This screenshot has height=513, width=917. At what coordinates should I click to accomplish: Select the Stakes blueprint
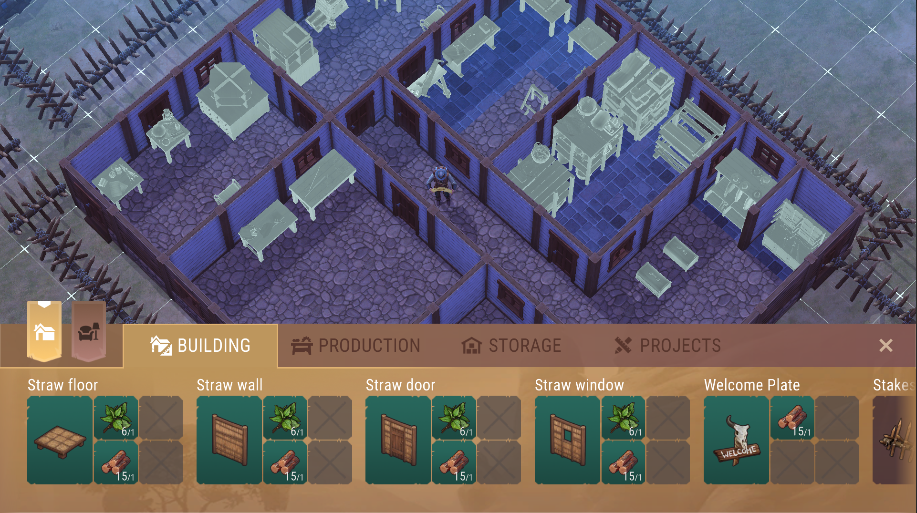tap(895, 440)
